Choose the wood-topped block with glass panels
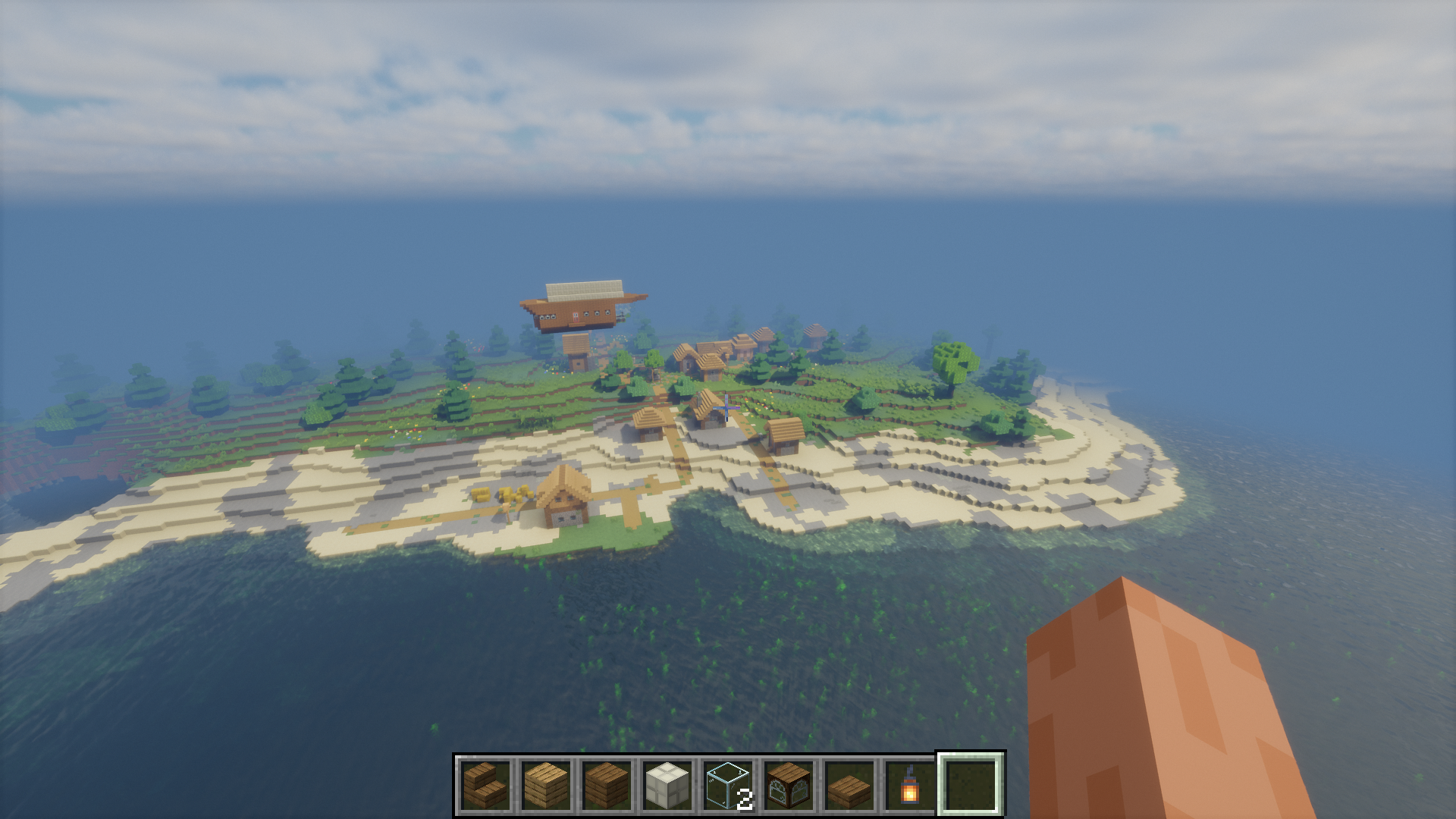Screen dimensions: 1456x819 click(x=789, y=785)
